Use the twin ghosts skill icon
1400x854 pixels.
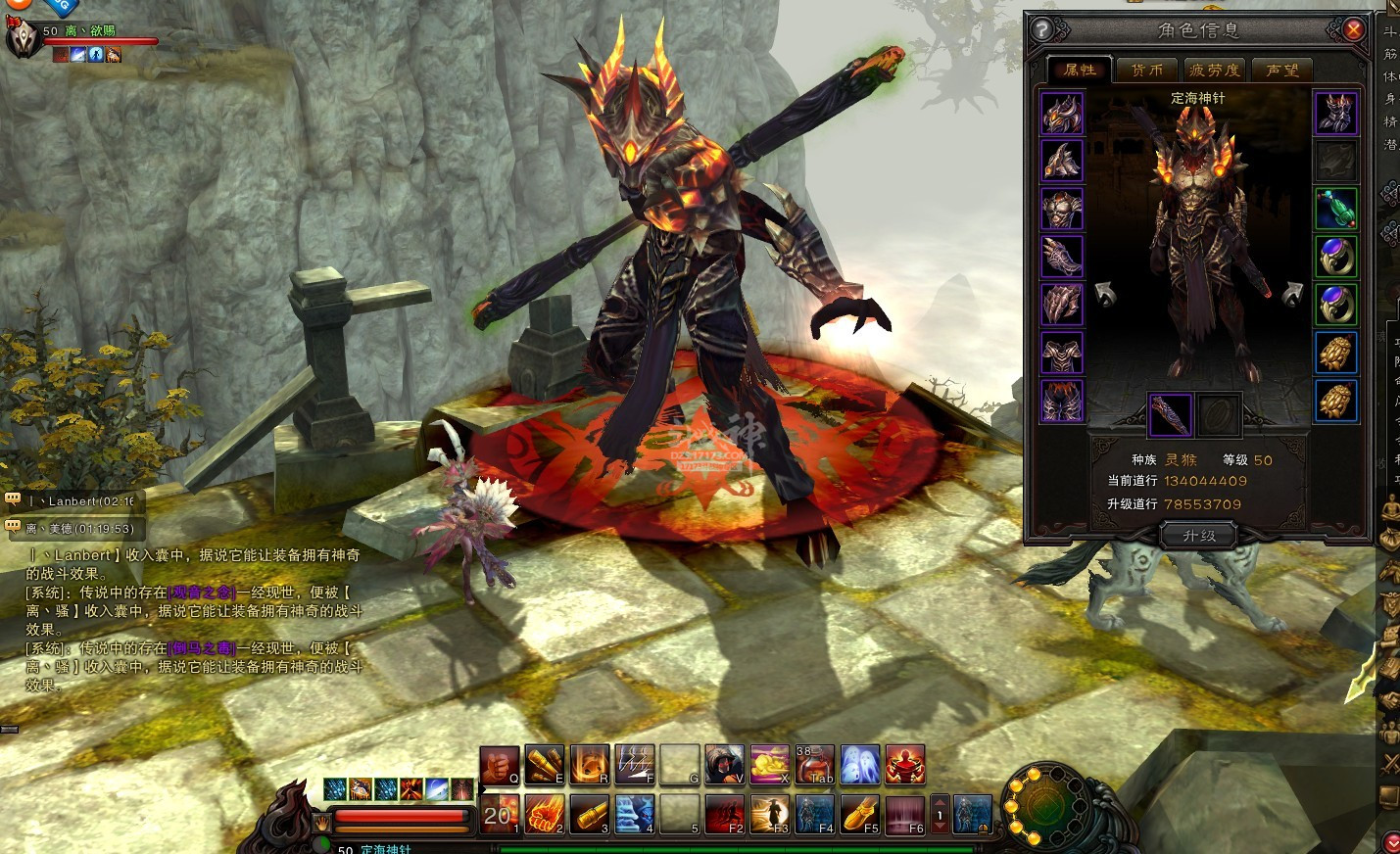pyautogui.click(x=859, y=765)
